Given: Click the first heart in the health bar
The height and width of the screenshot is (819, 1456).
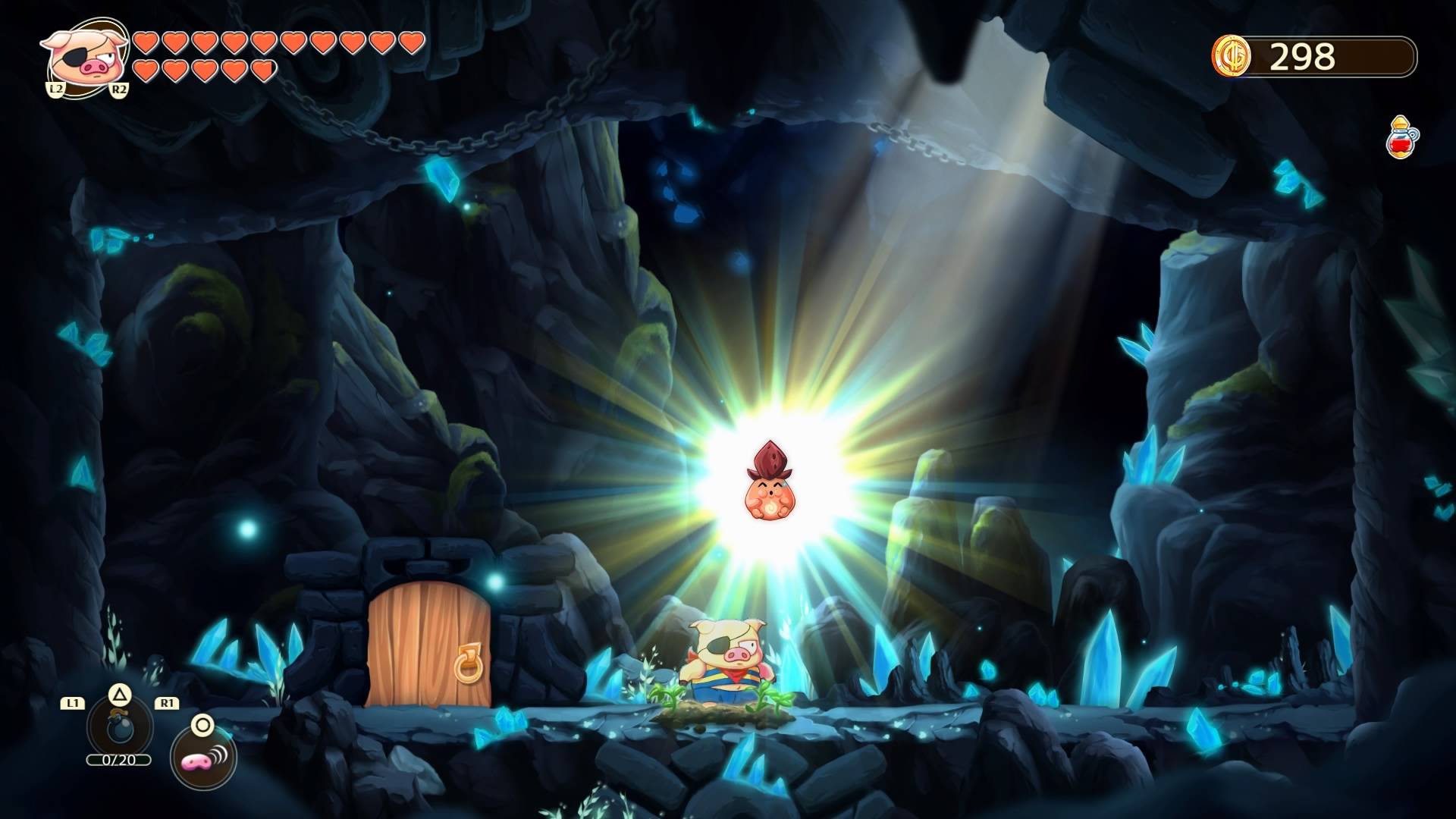Looking at the screenshot, I should tap(144, 43).
